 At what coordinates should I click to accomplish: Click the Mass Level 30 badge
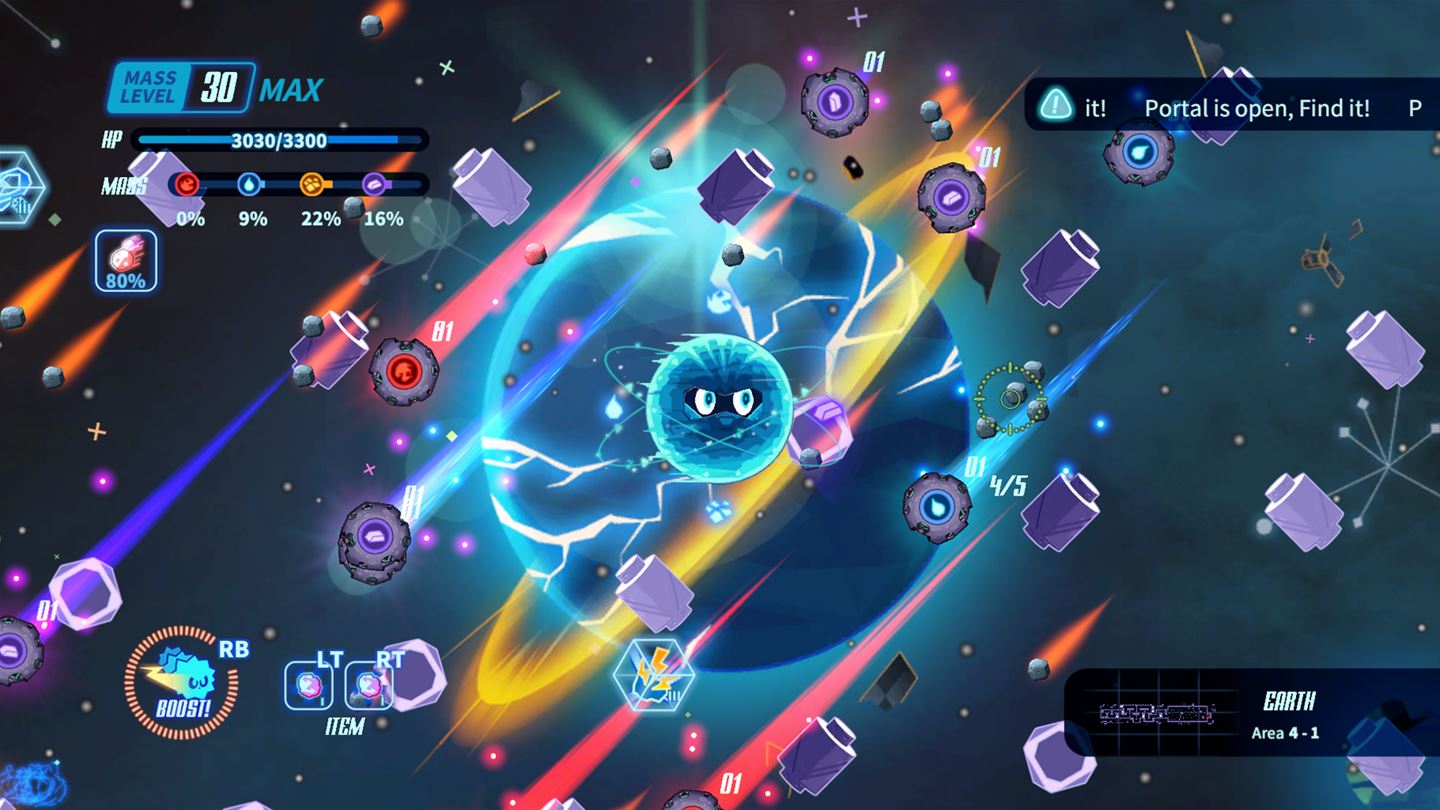click(x=181, y=88)
